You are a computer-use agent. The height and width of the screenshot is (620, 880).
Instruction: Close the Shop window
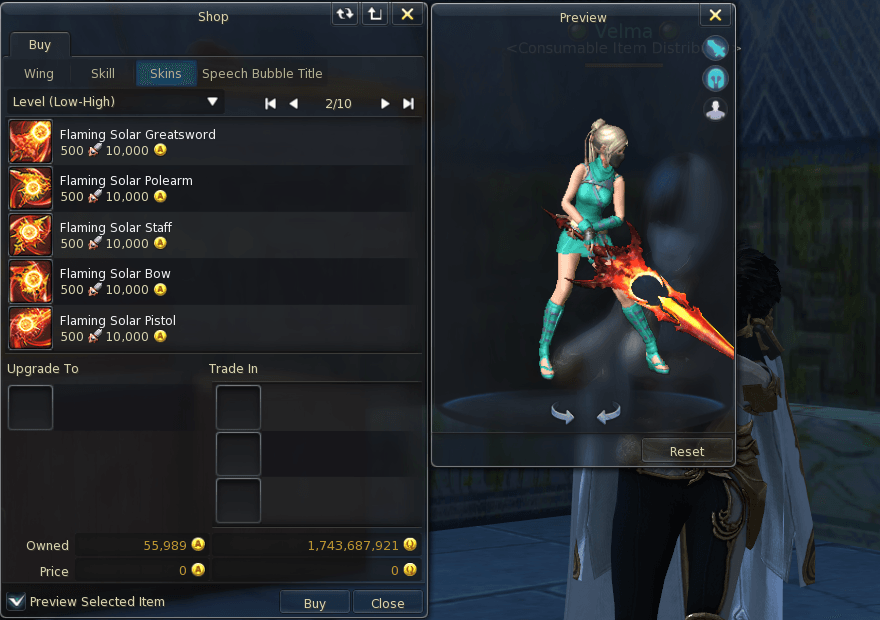click(406, 14)
